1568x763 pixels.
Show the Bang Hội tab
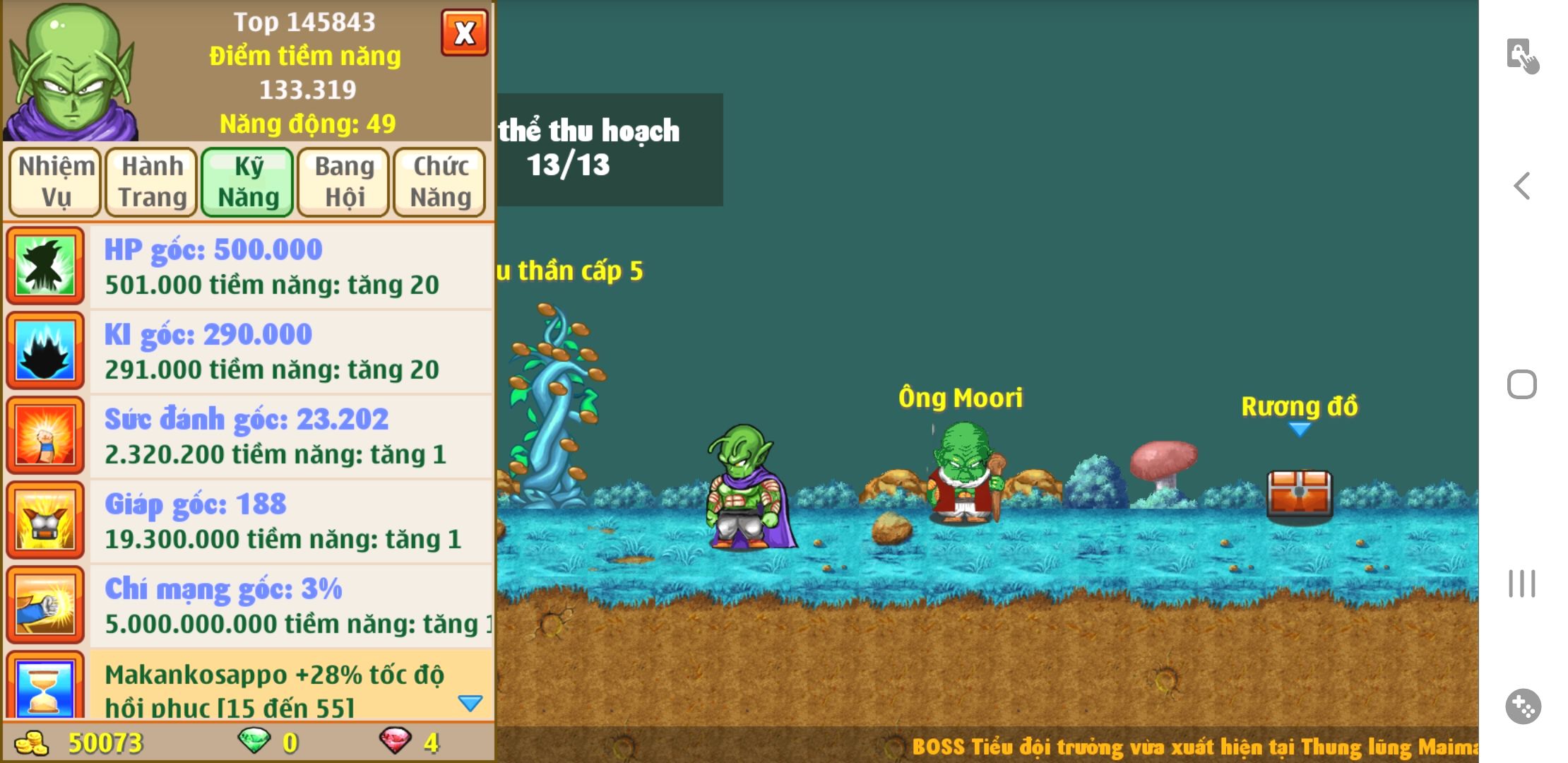tap(344, 182)
